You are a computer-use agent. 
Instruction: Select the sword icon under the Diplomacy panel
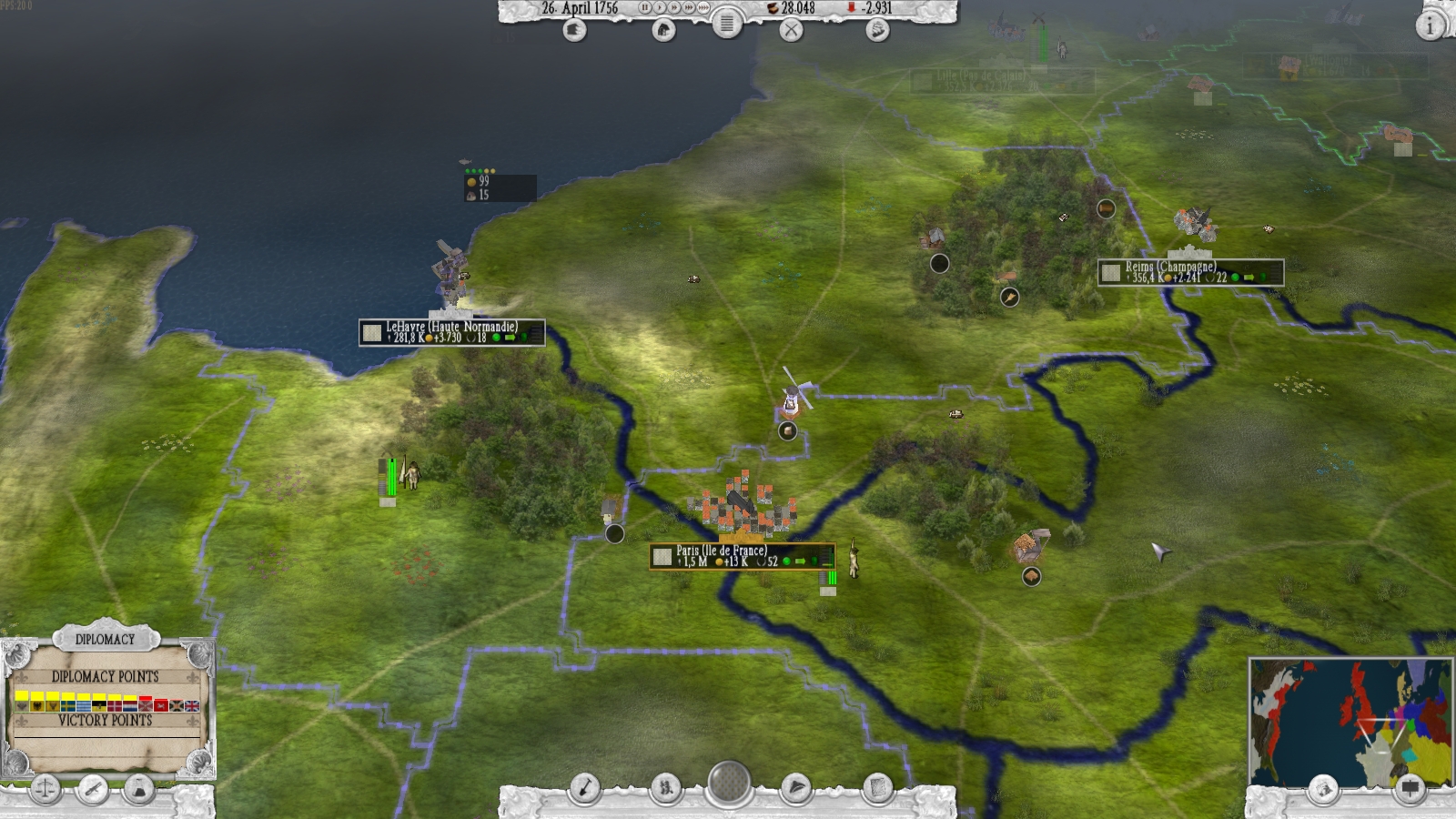pyautogui.click(x=92, y=790)
